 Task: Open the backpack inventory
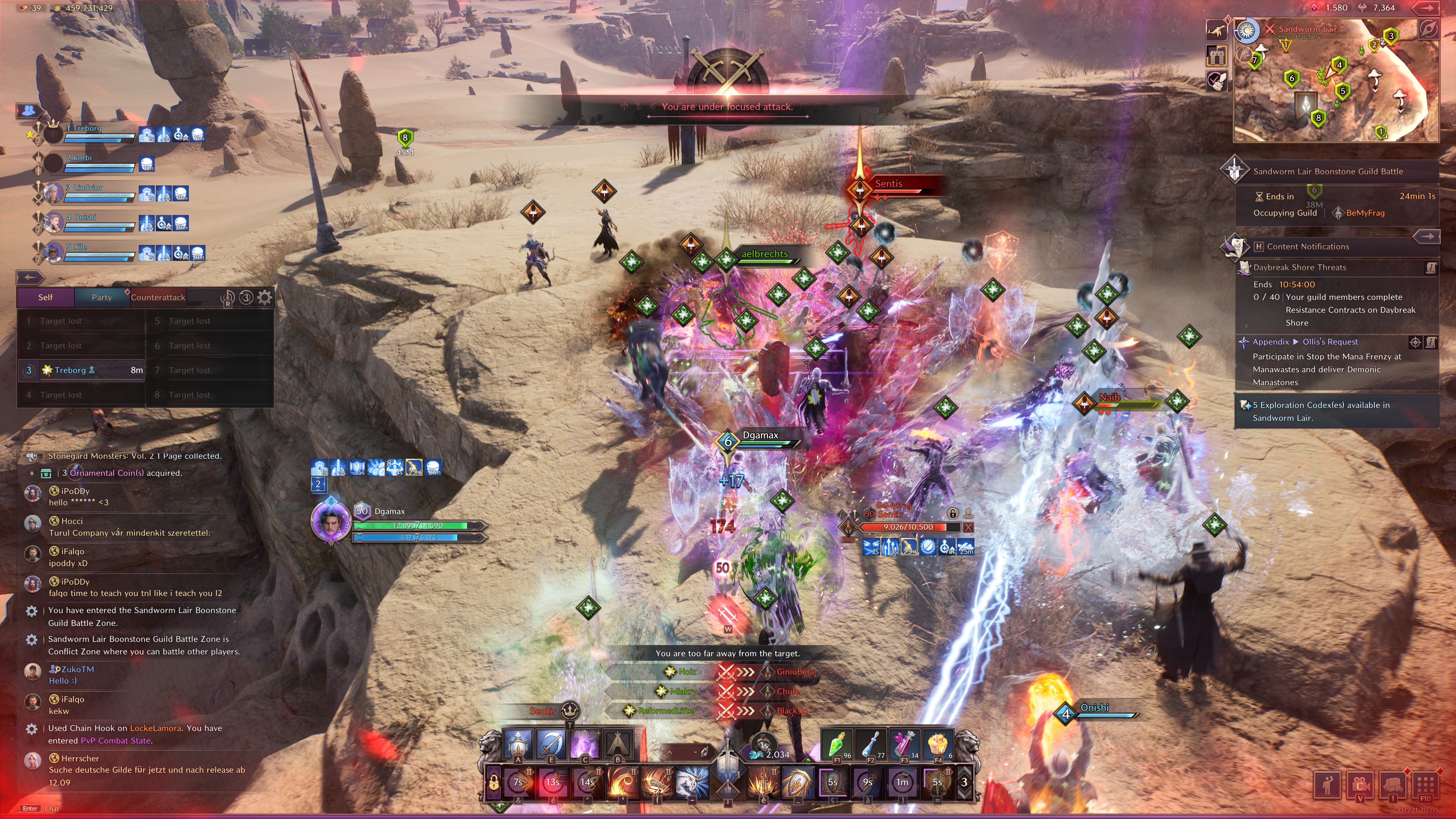tap(1393, 785)
